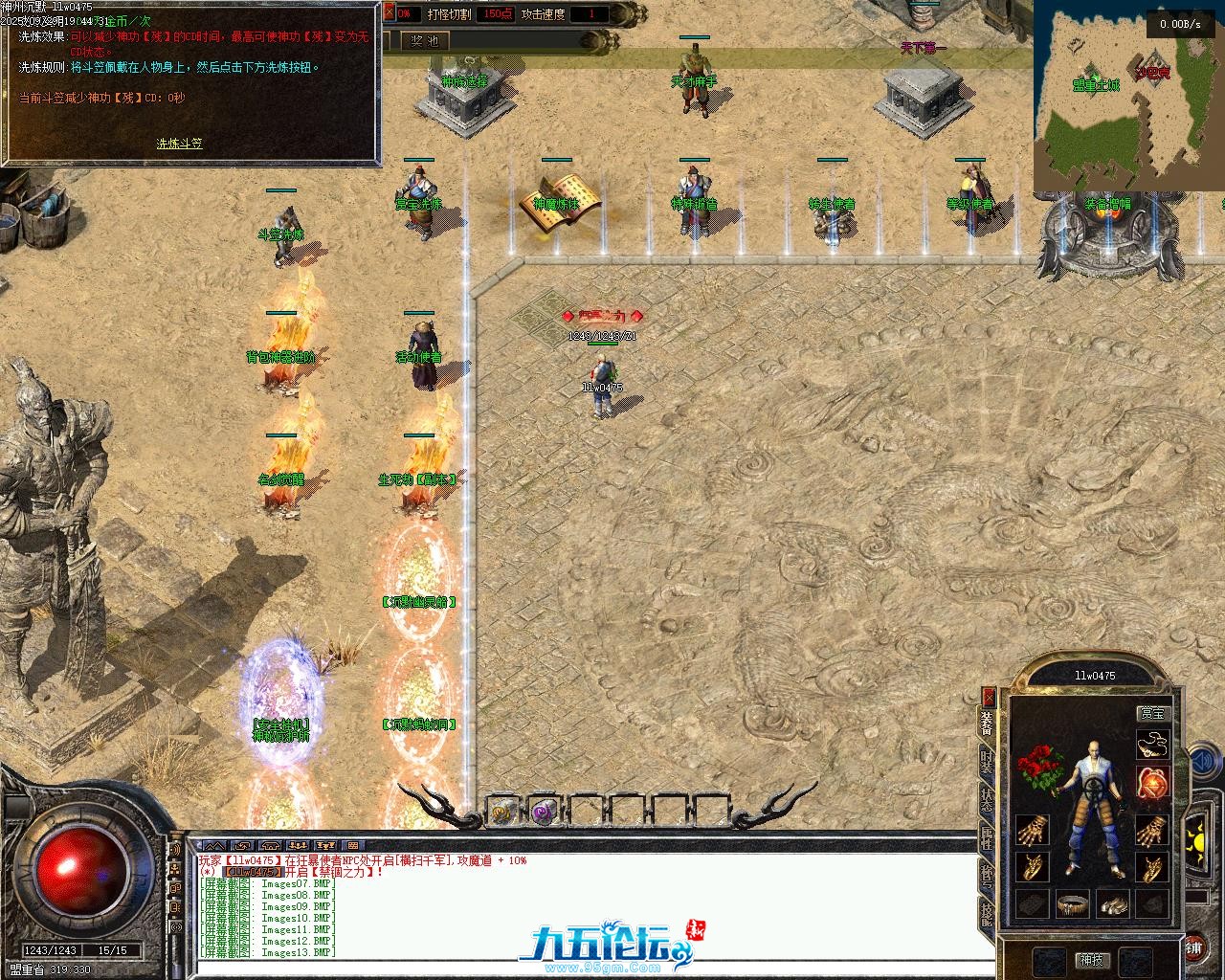This screenshot has width=1225, height=980.
Task: Show the 属性 attributes tab
Action: [x=987, y=838]
